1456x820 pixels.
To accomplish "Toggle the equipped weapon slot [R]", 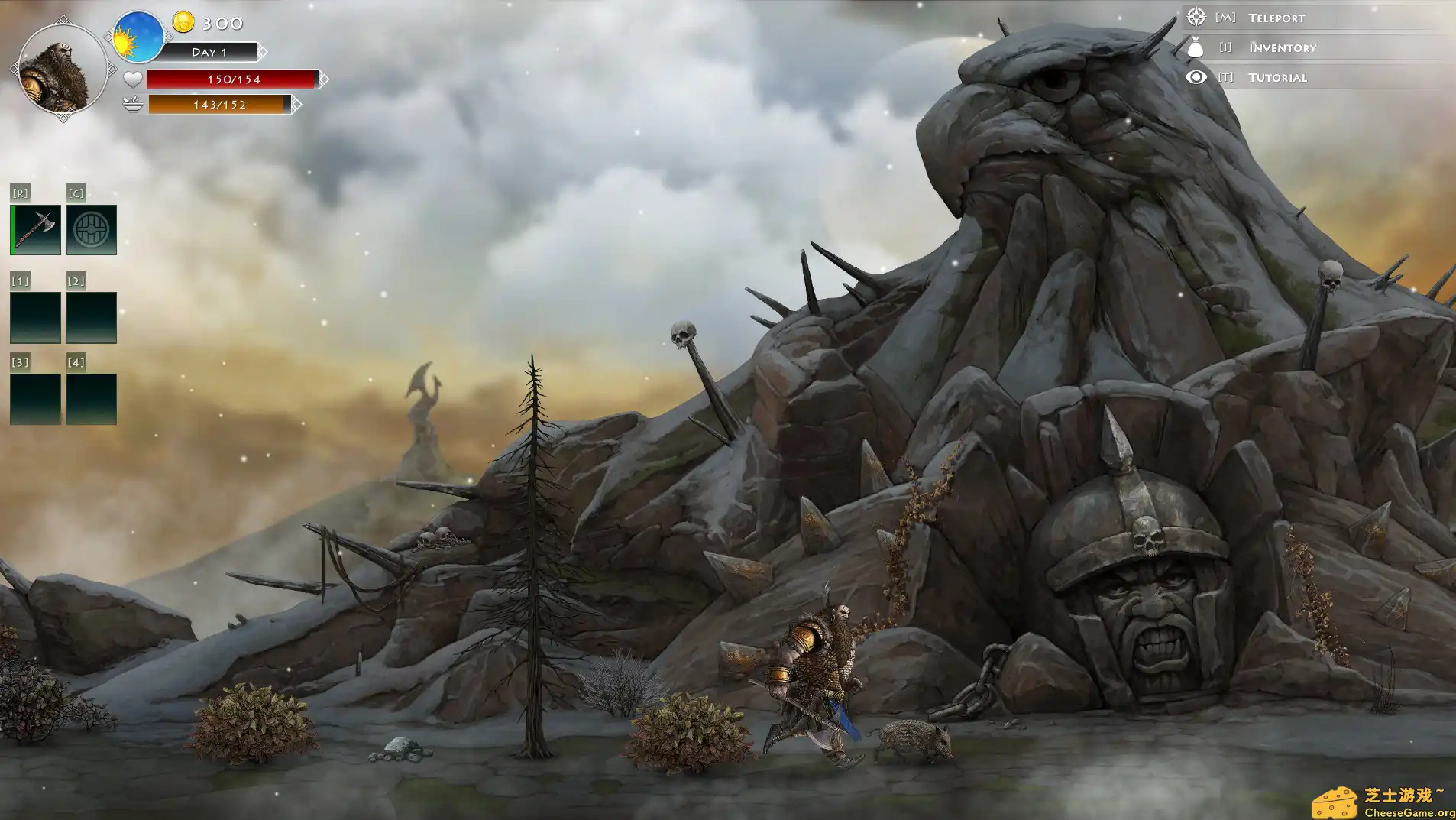I will [x=35, y=228].
